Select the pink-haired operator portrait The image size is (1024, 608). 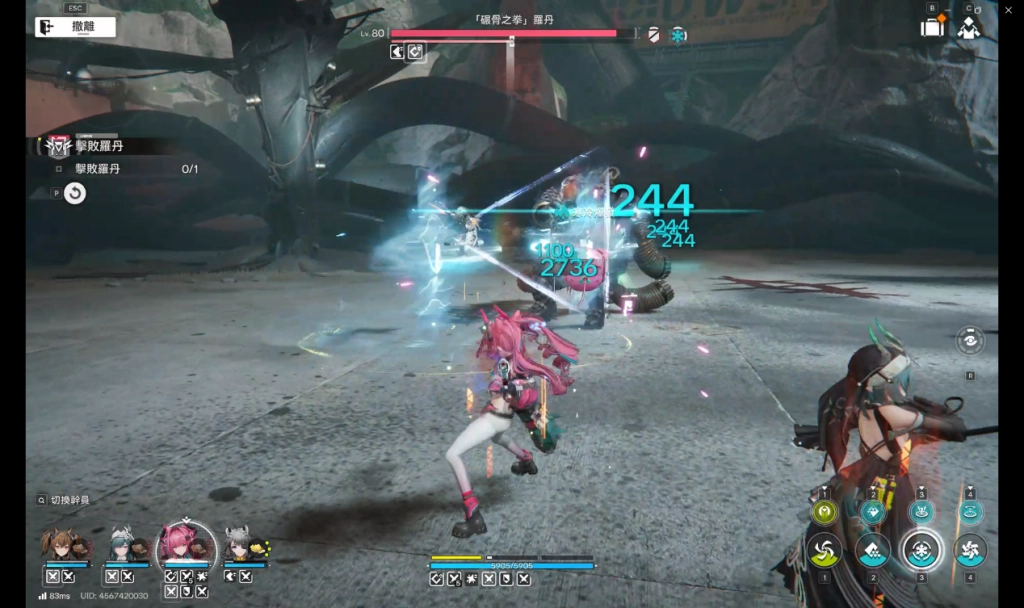[x=185, y=546]
